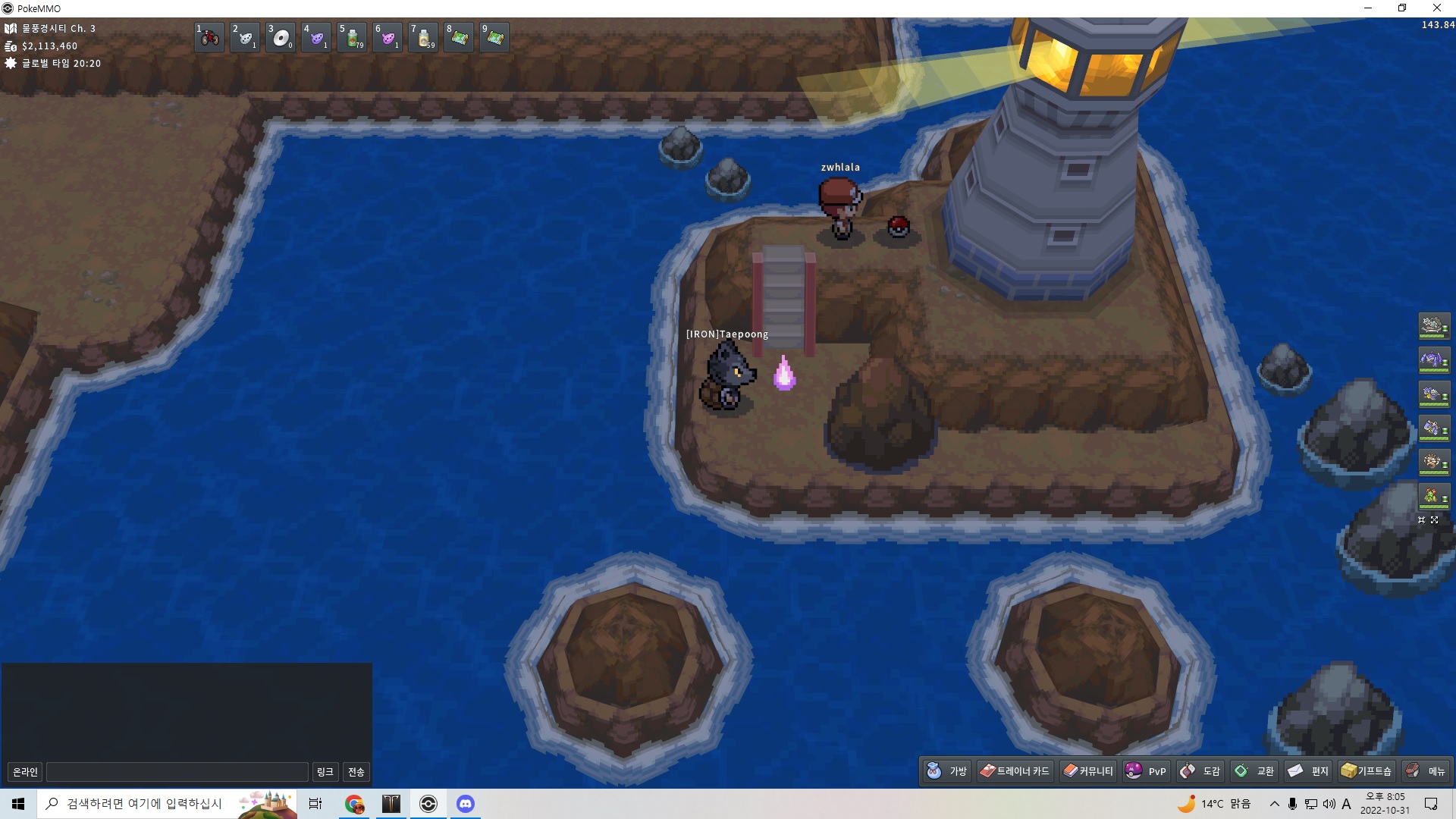The image size is (1456, 819).
Task: Open the 메뉴 main menu
Action: point(1425,771)
